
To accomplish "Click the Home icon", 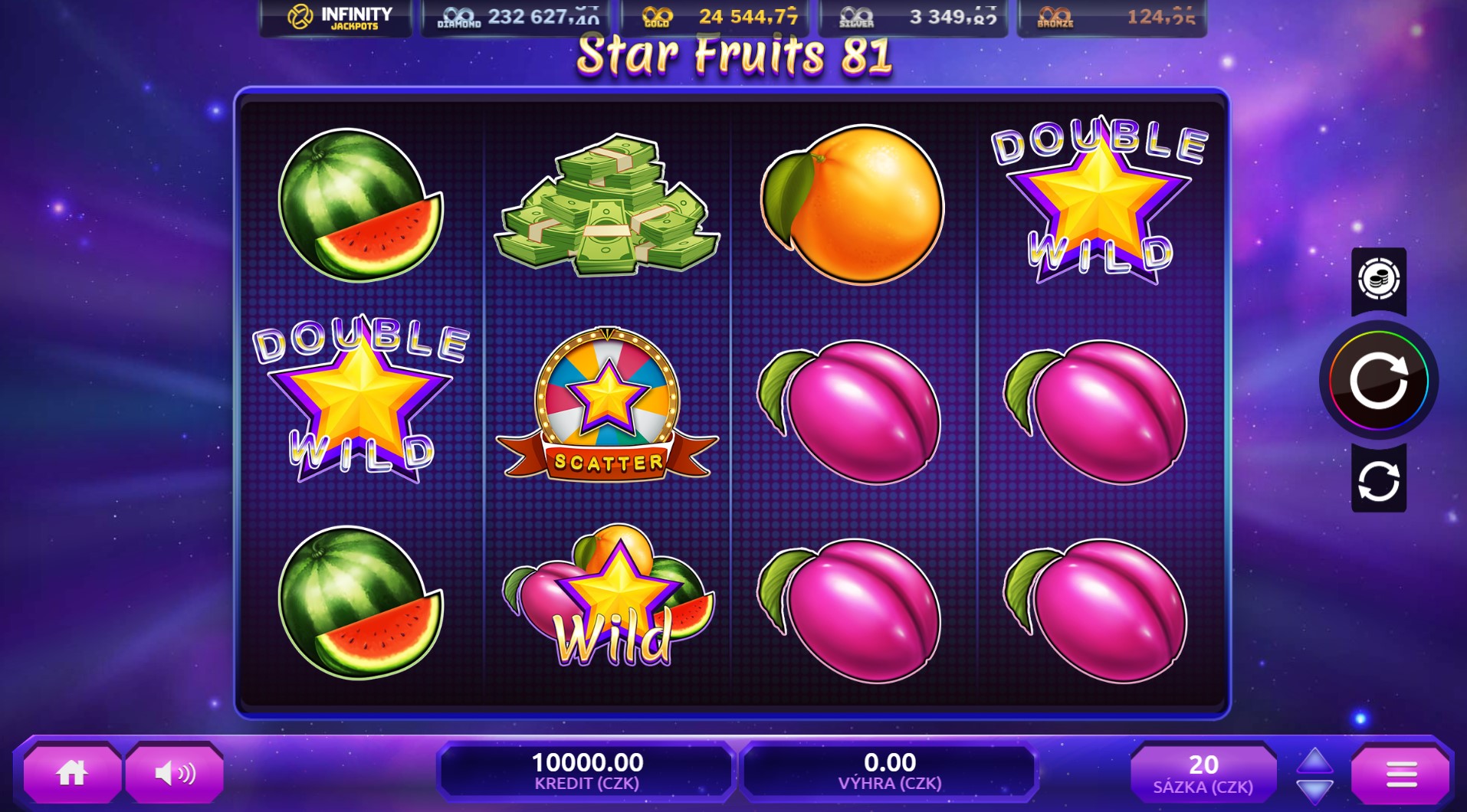I will click(71, 772).
